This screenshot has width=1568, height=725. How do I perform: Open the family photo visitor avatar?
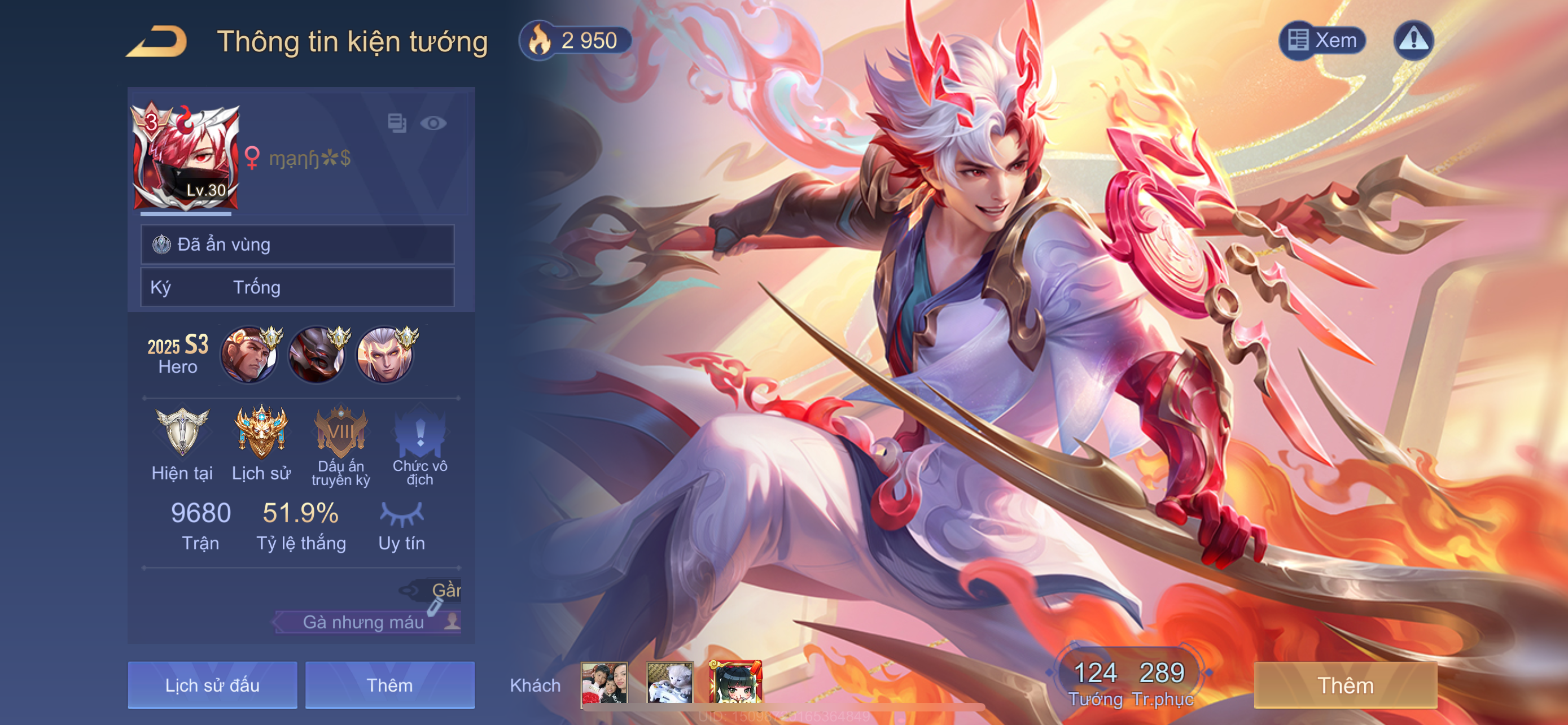point(604,683)
